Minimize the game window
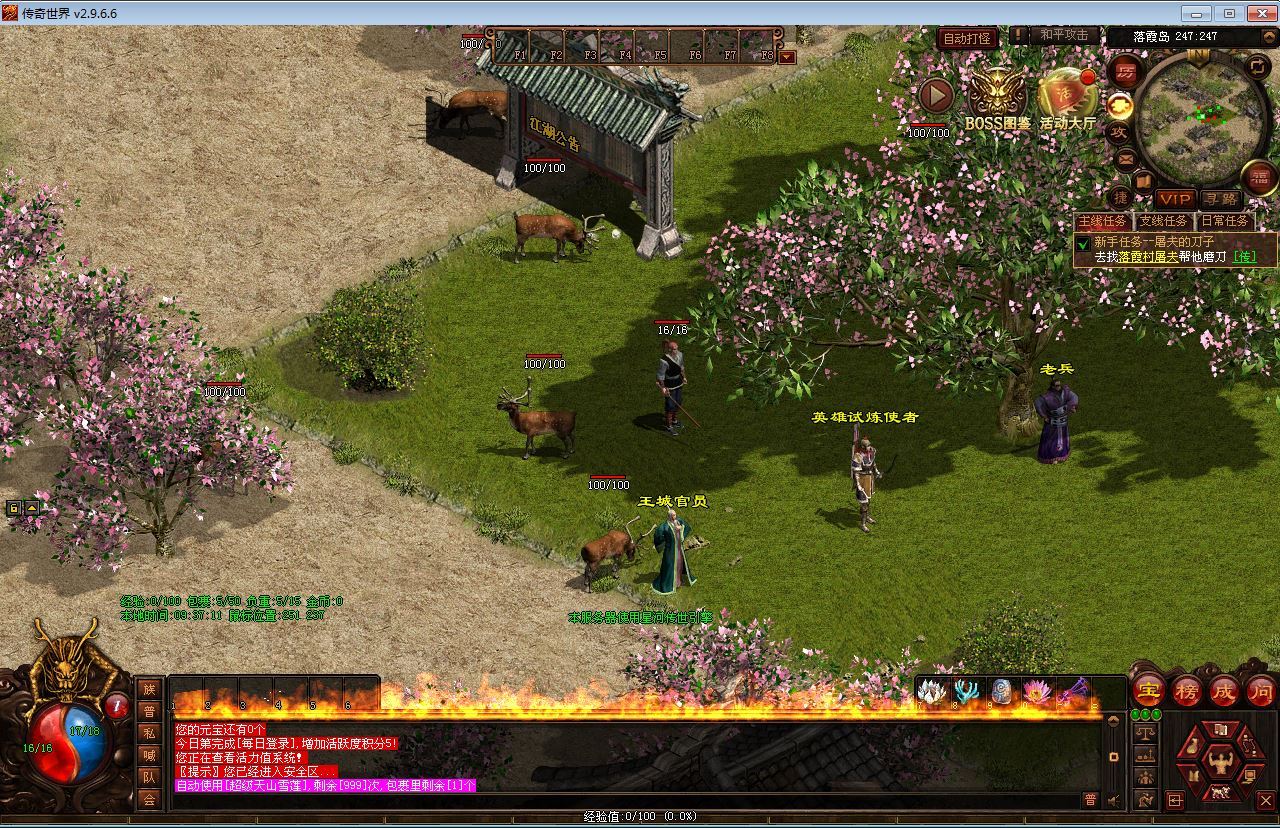This screenshot has height=828, width=1280. pos(1196,13)
